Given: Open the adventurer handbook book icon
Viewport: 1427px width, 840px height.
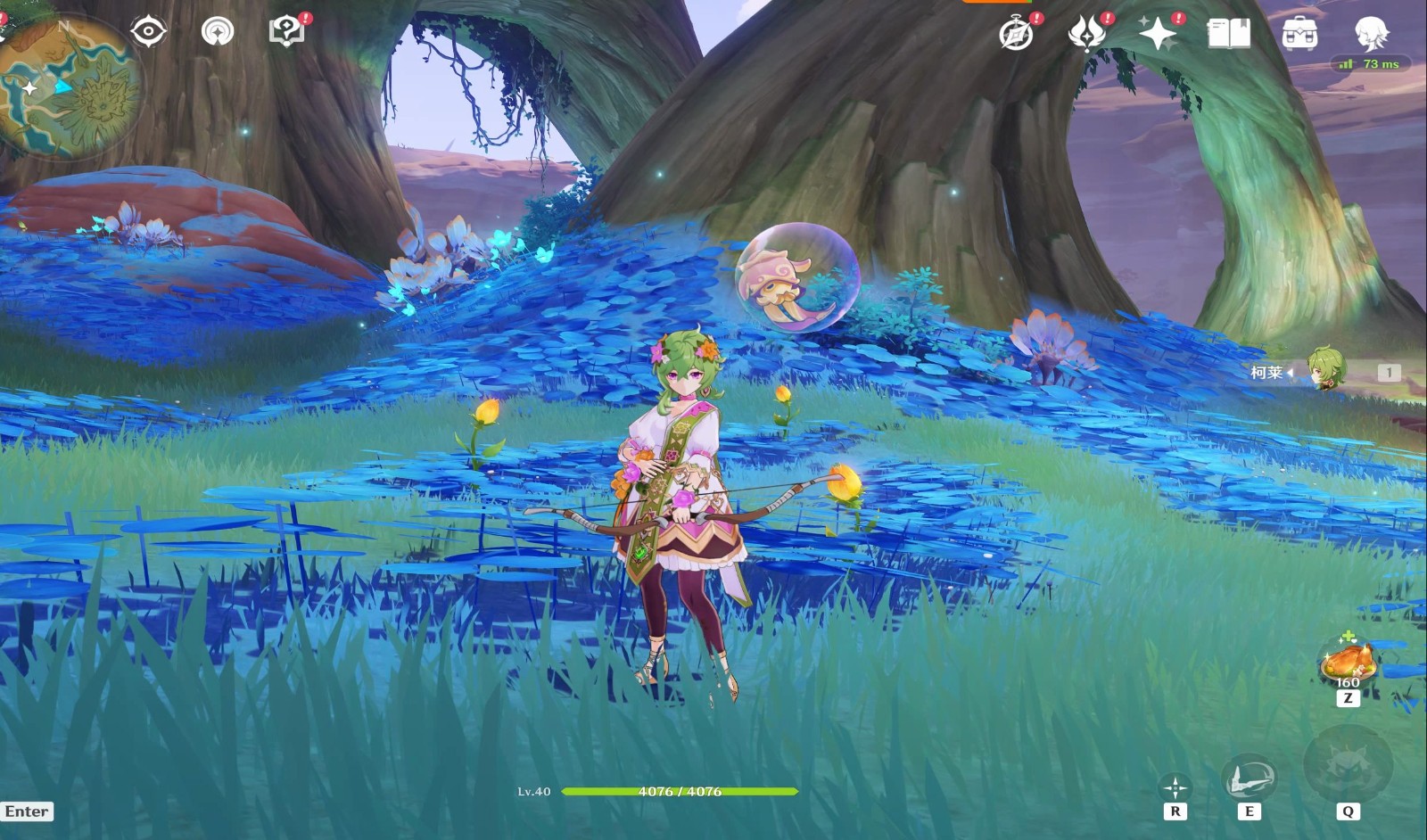Looking at the screenshot, I should tap(1228, 34).
